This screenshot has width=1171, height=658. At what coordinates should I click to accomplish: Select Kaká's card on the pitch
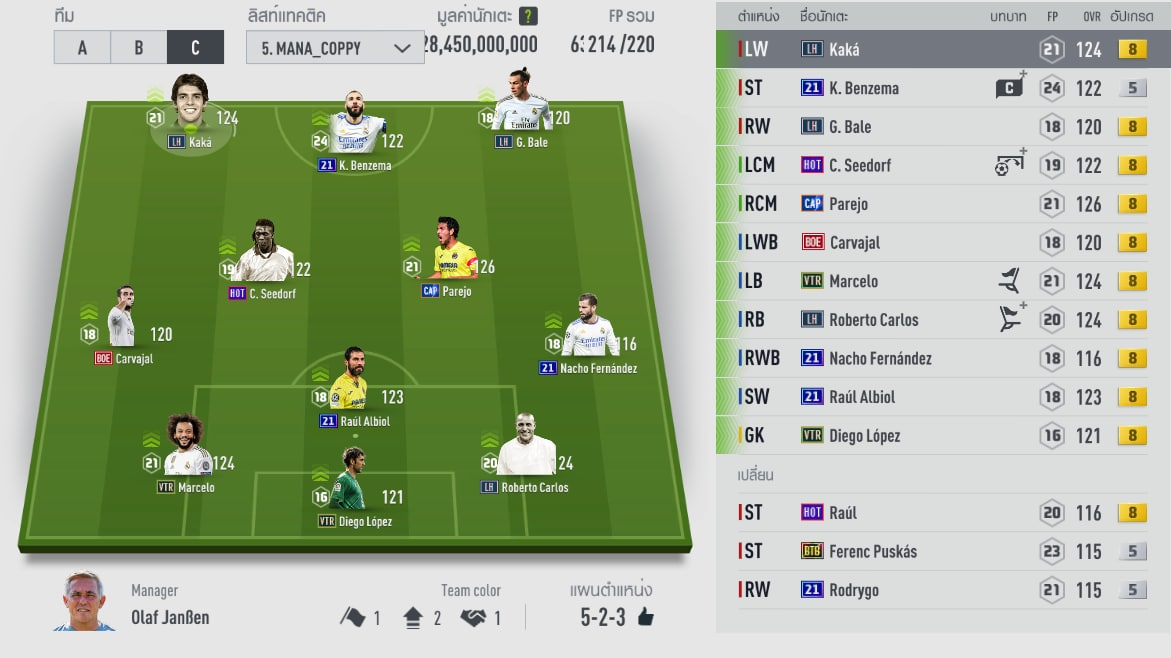click(x=189, y=106)
